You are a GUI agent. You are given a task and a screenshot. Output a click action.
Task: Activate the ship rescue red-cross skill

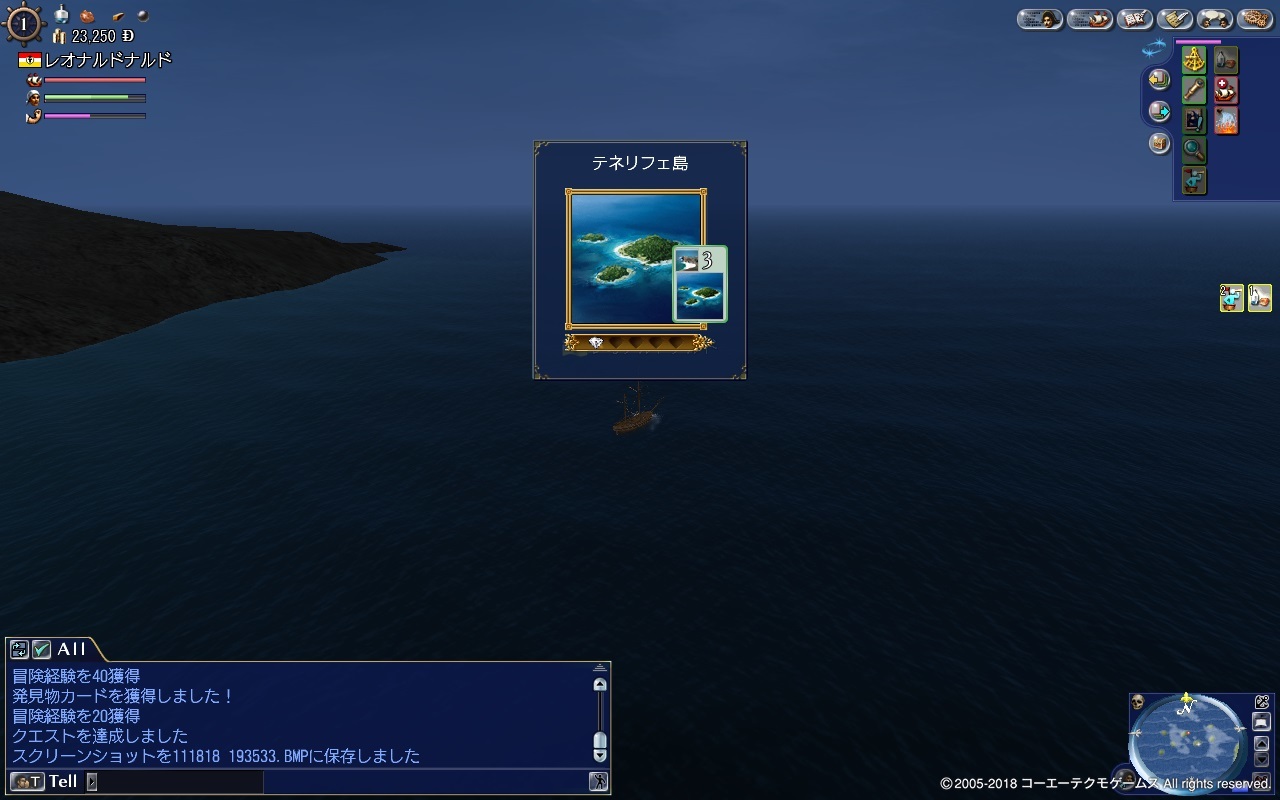pyautogui.click(x=1226, y=90)
